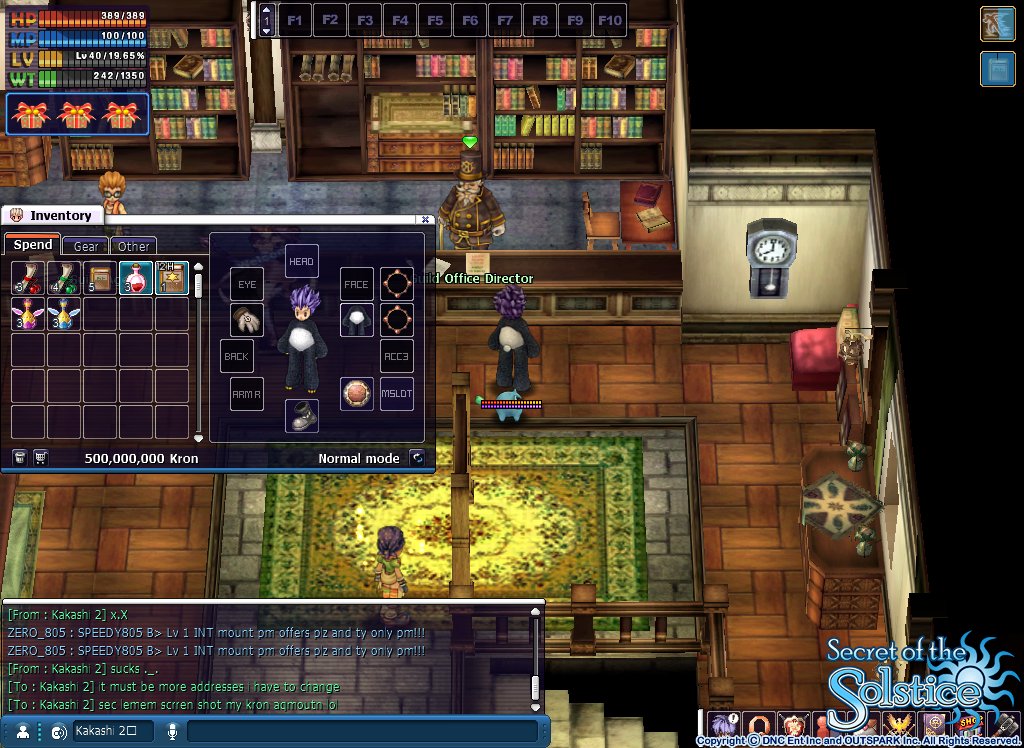This screenshot has width=1024, height=748.
Task: Close the Inventory window
Action: [x=425, y=219]
